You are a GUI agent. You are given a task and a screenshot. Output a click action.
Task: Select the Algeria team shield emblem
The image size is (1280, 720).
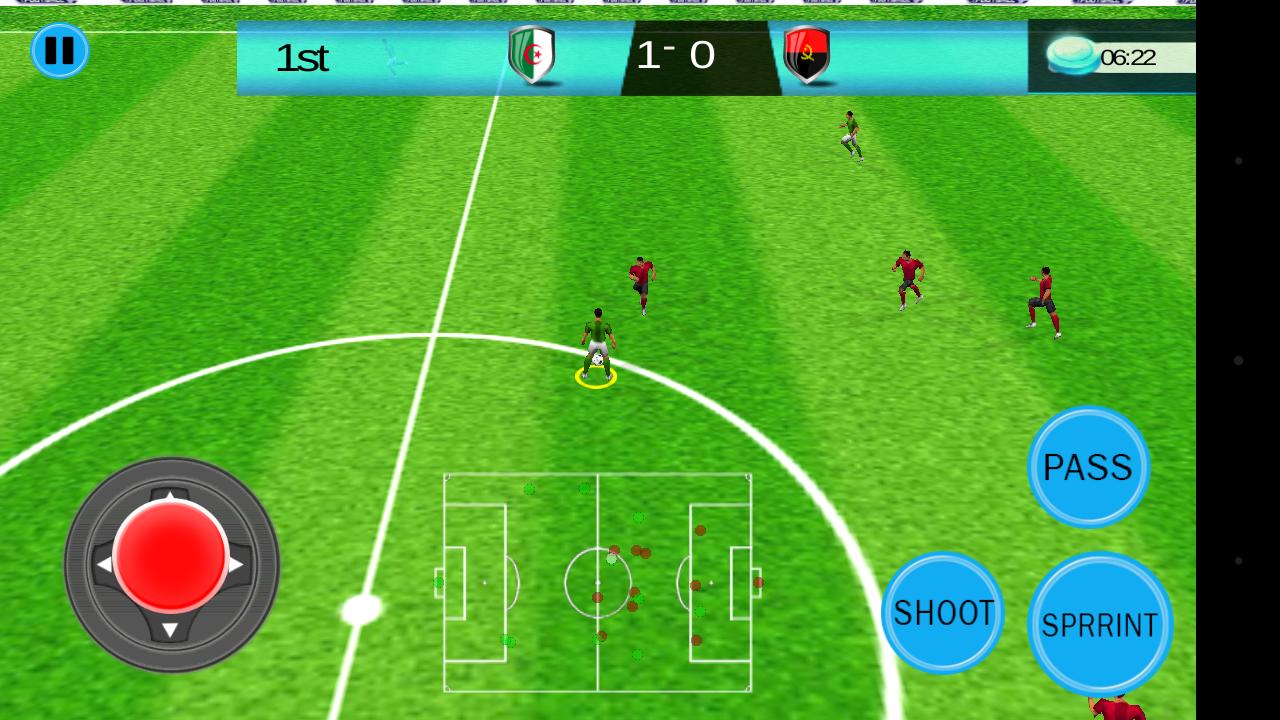tap(533, 52)
